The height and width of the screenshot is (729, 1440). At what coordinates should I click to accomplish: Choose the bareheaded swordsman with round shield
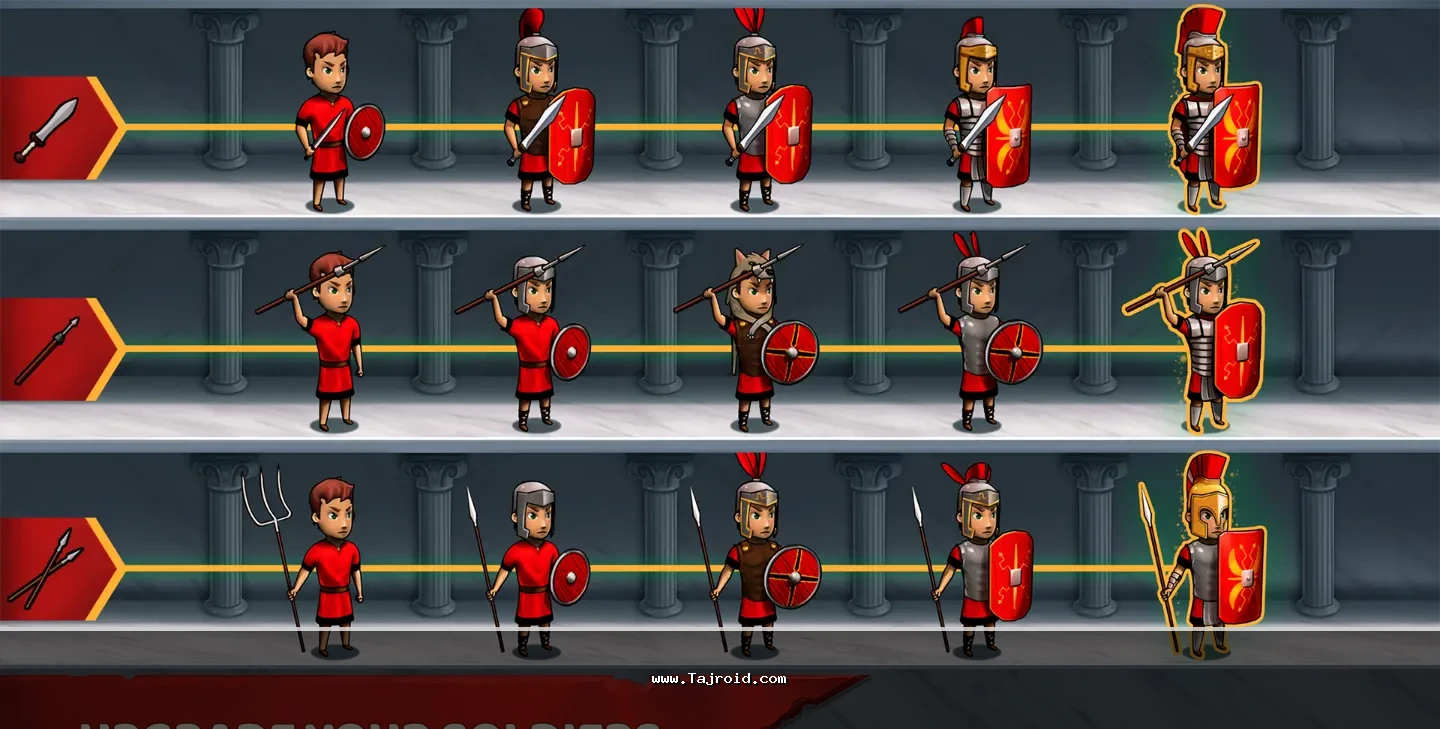point(332,125)
